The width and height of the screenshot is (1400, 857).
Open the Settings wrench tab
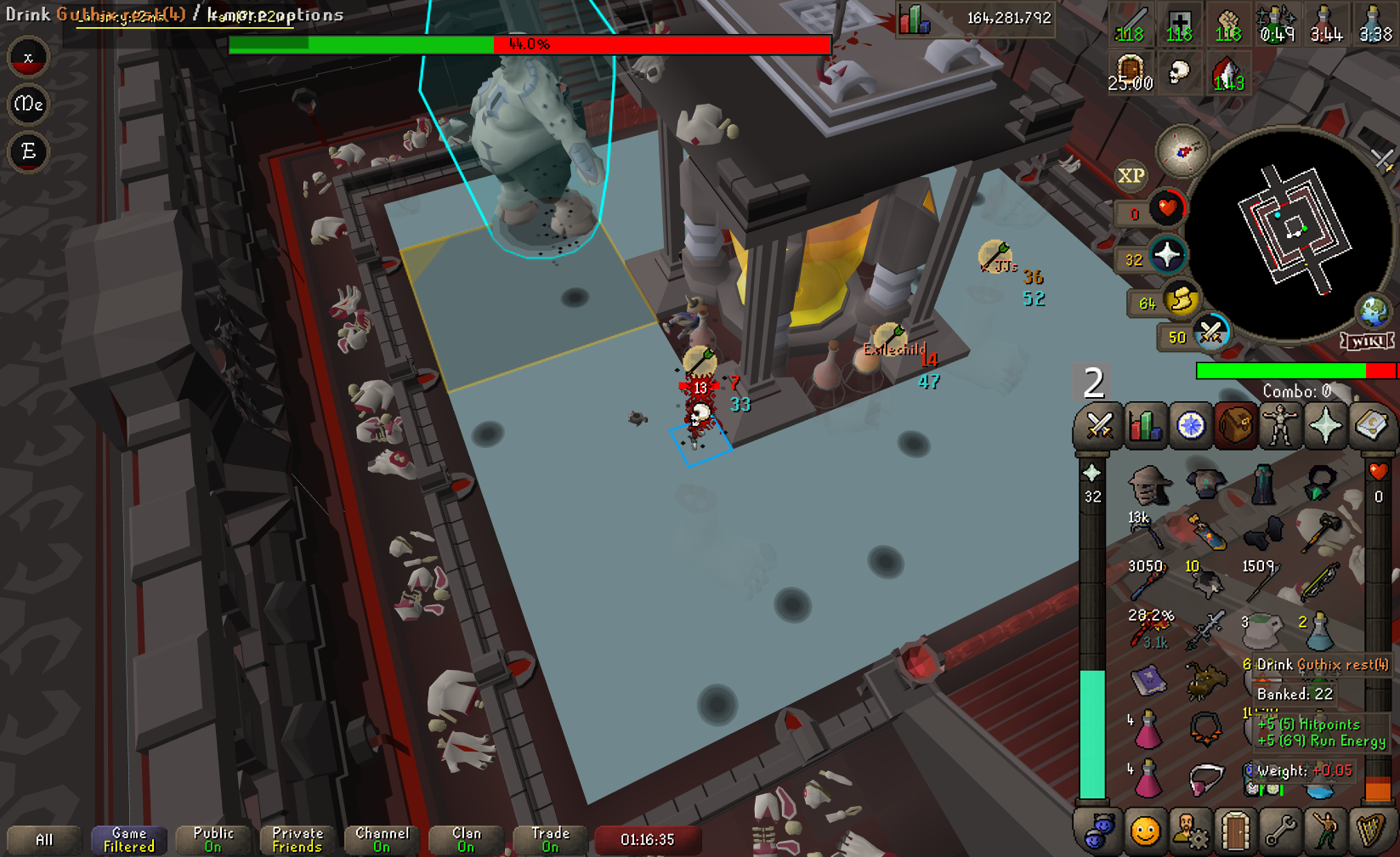(x=1279, y=831)
